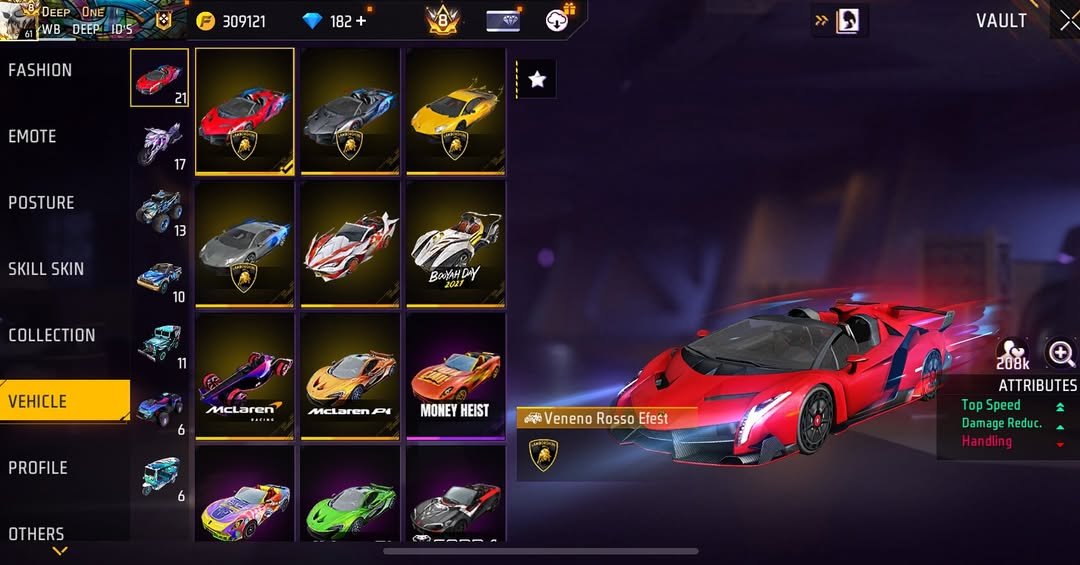Open the tuk-tuk vehicle subcategory
Image resolution: width=1080 pixels, height=565 pixels.
click(160, 476)
